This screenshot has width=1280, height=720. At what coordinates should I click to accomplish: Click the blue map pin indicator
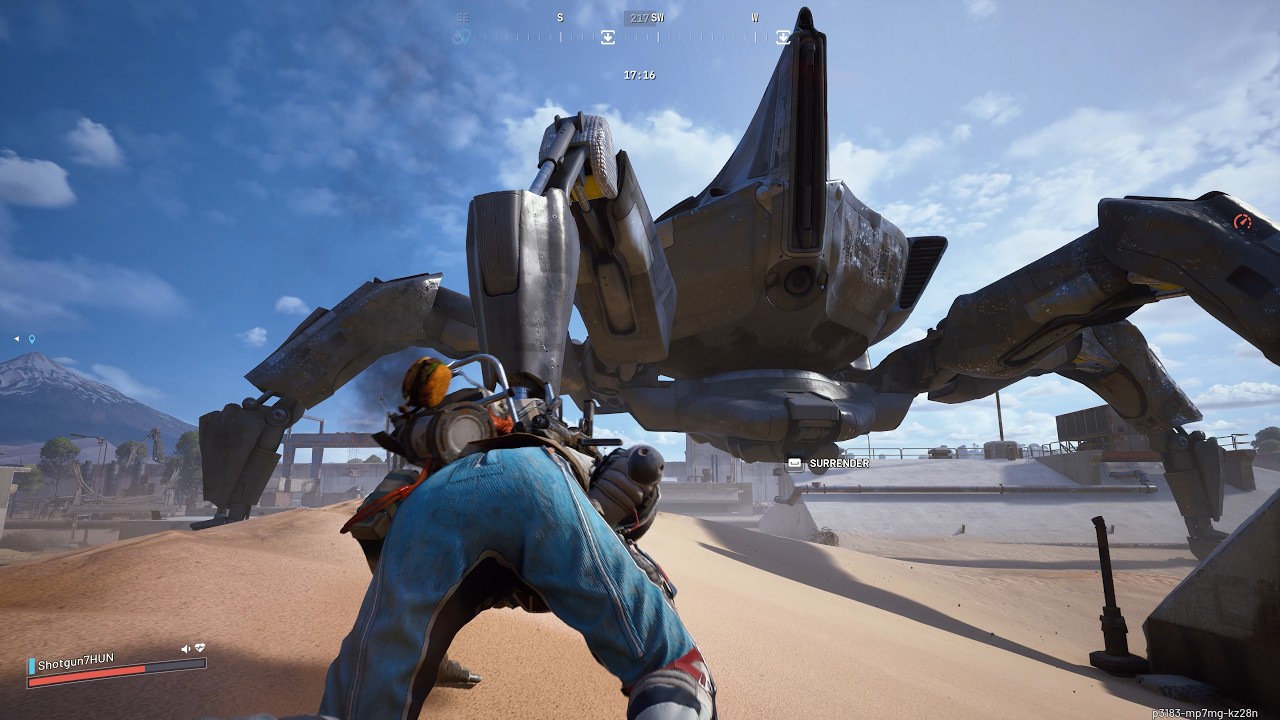click(32, 339)
